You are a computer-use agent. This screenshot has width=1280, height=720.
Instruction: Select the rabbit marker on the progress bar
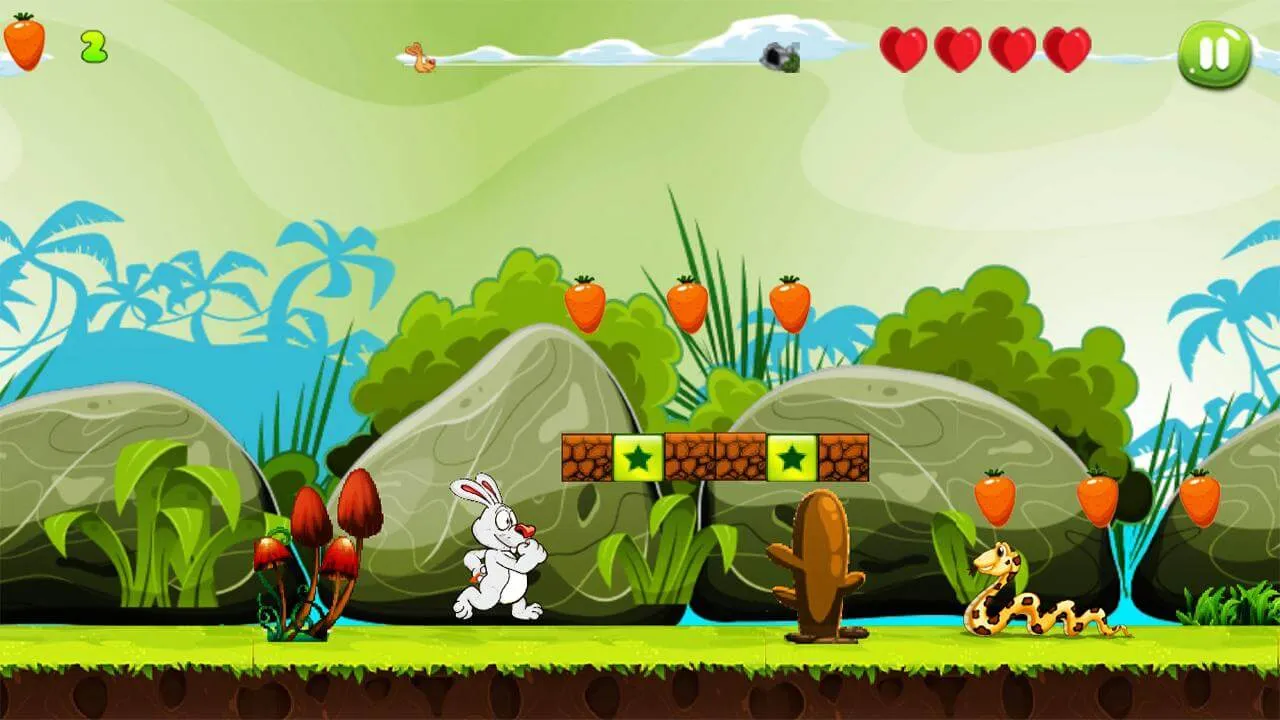click(418, 57)
